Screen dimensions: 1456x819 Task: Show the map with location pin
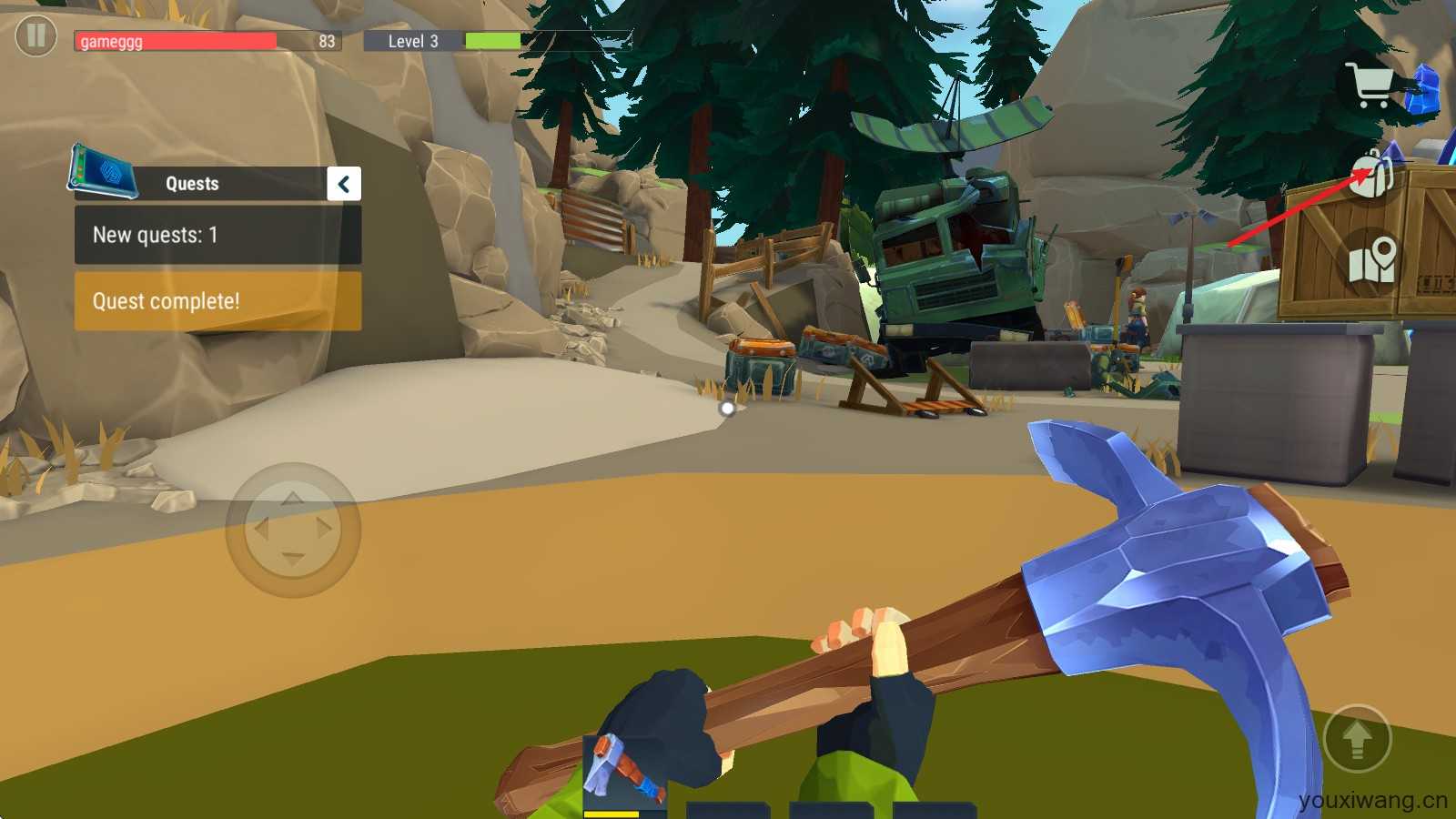1372,259
